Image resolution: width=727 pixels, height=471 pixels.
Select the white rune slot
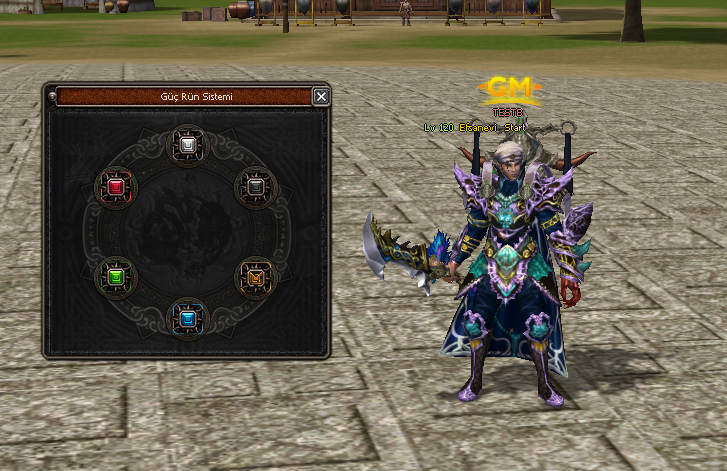186,146
